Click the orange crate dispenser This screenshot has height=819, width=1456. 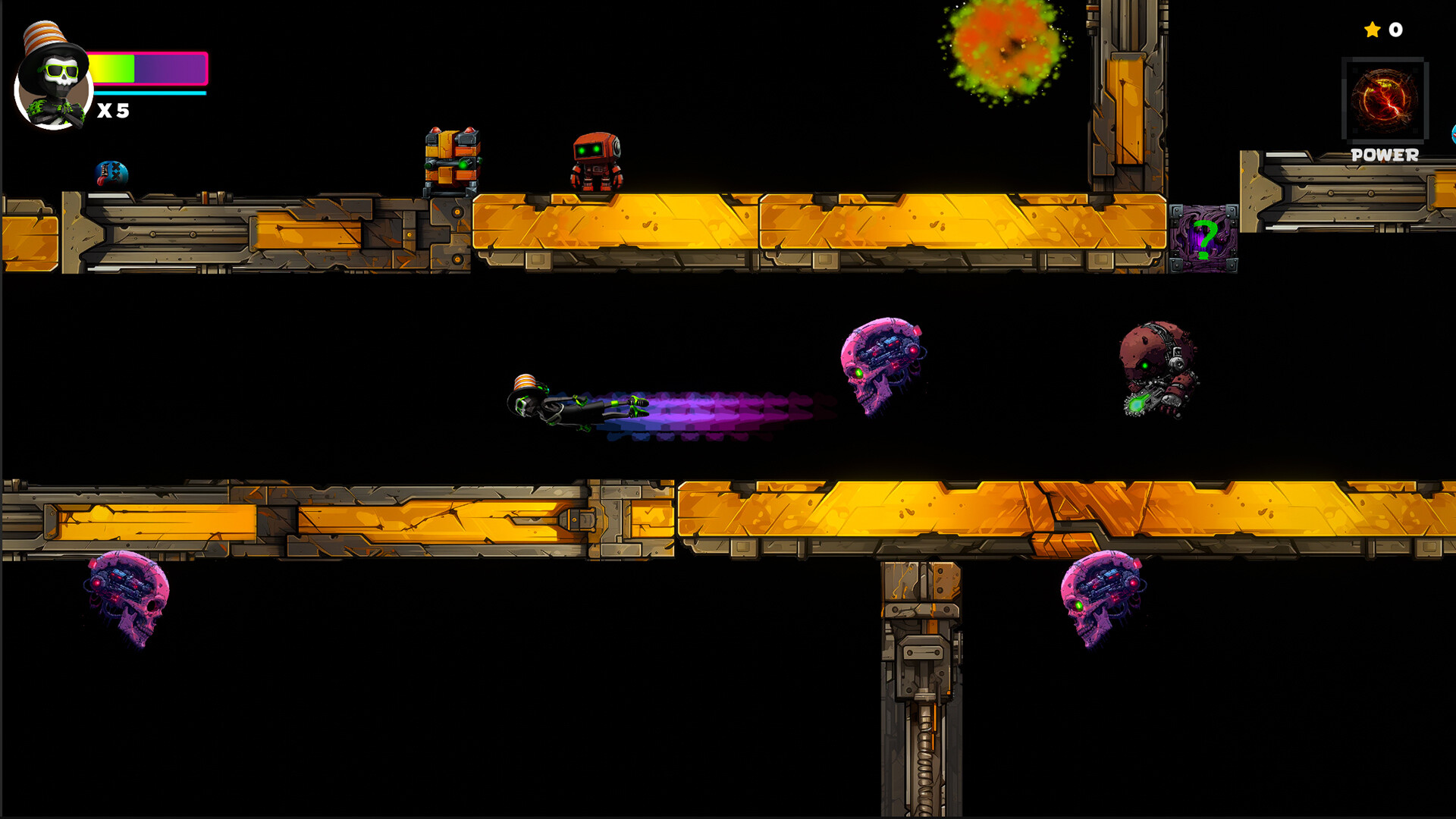point(451,159)
